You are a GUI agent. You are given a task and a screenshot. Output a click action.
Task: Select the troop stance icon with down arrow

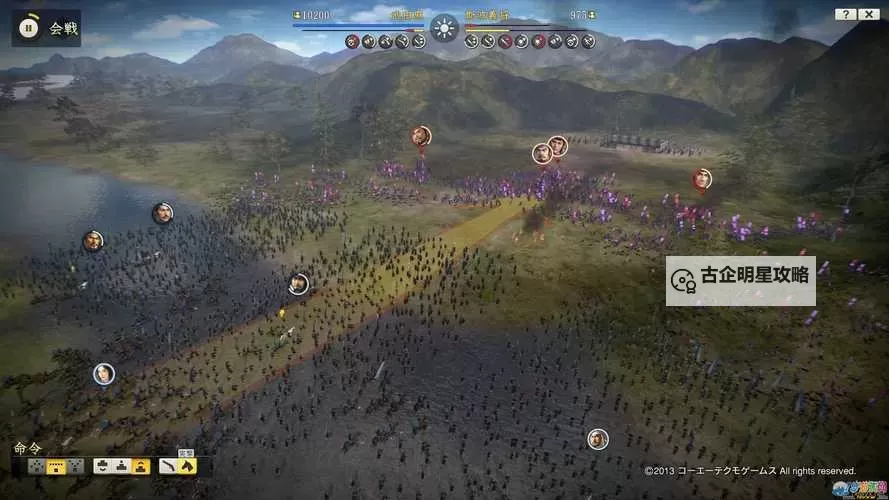tap(101, 466)
